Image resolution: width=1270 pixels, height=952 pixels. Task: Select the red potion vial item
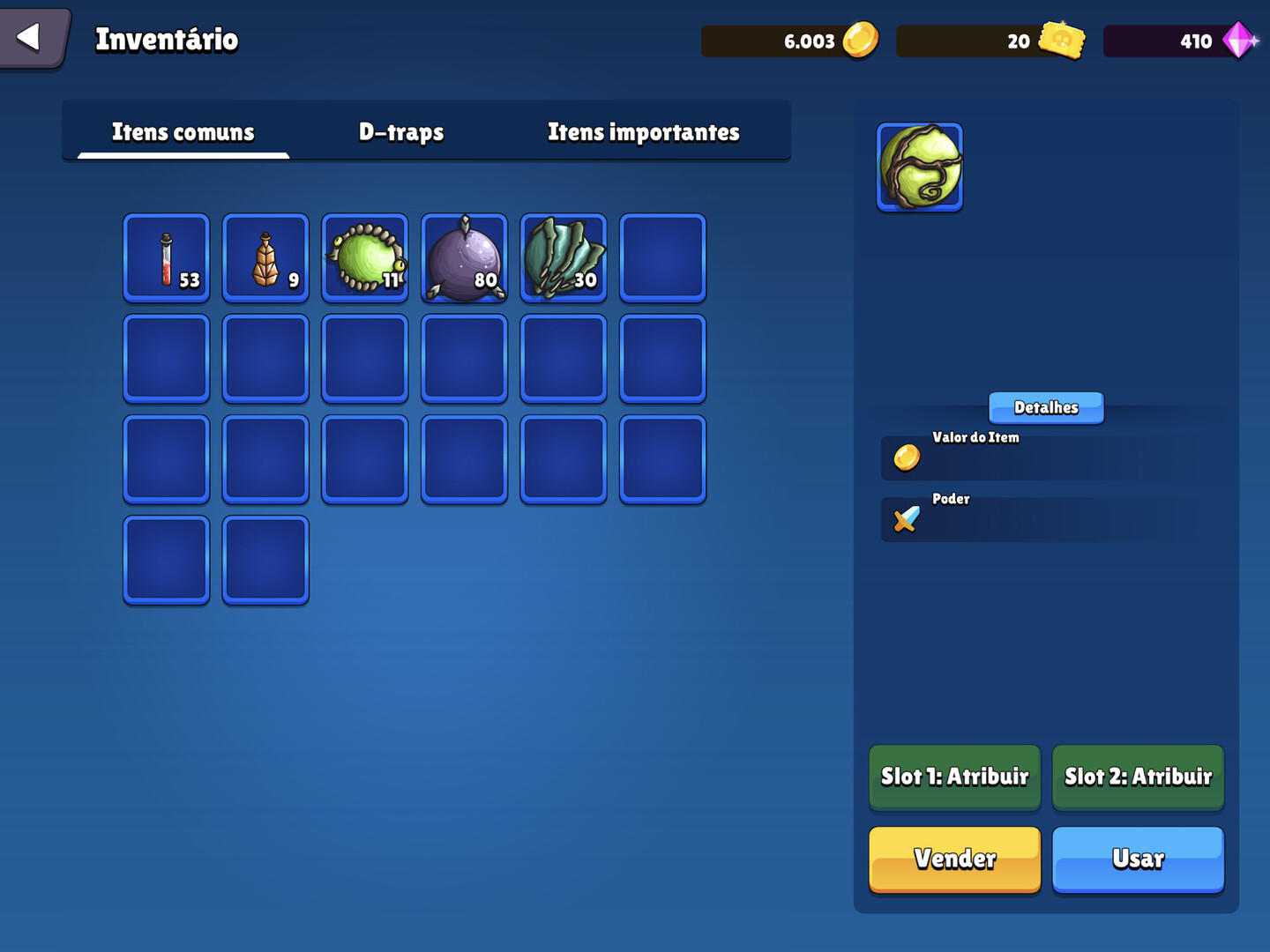point(166,258)
